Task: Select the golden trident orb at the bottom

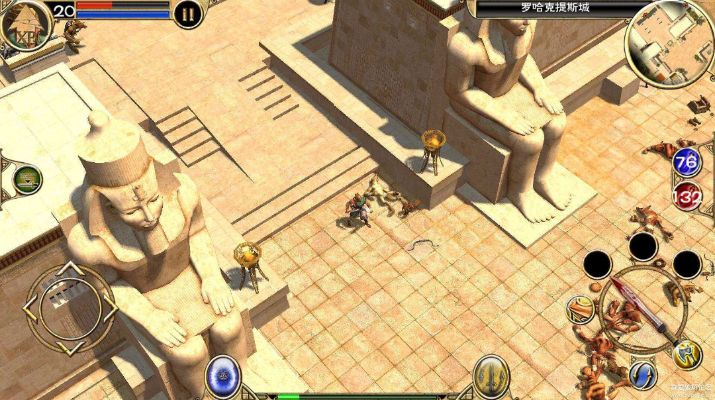Action: pyautogui.click(x=490, y=376)
